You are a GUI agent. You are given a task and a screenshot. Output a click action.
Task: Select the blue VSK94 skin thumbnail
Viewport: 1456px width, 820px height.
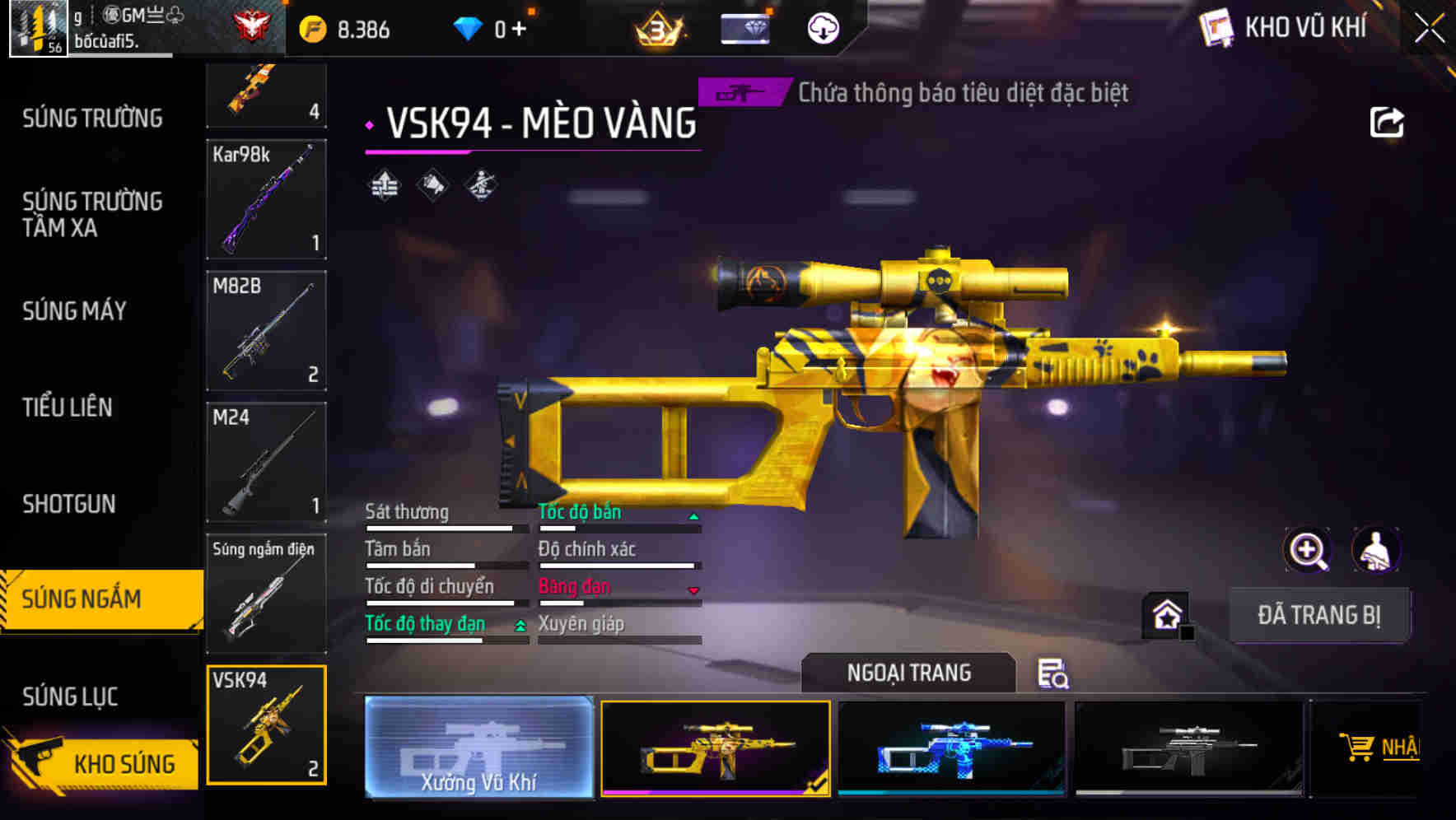coord(951,748)
